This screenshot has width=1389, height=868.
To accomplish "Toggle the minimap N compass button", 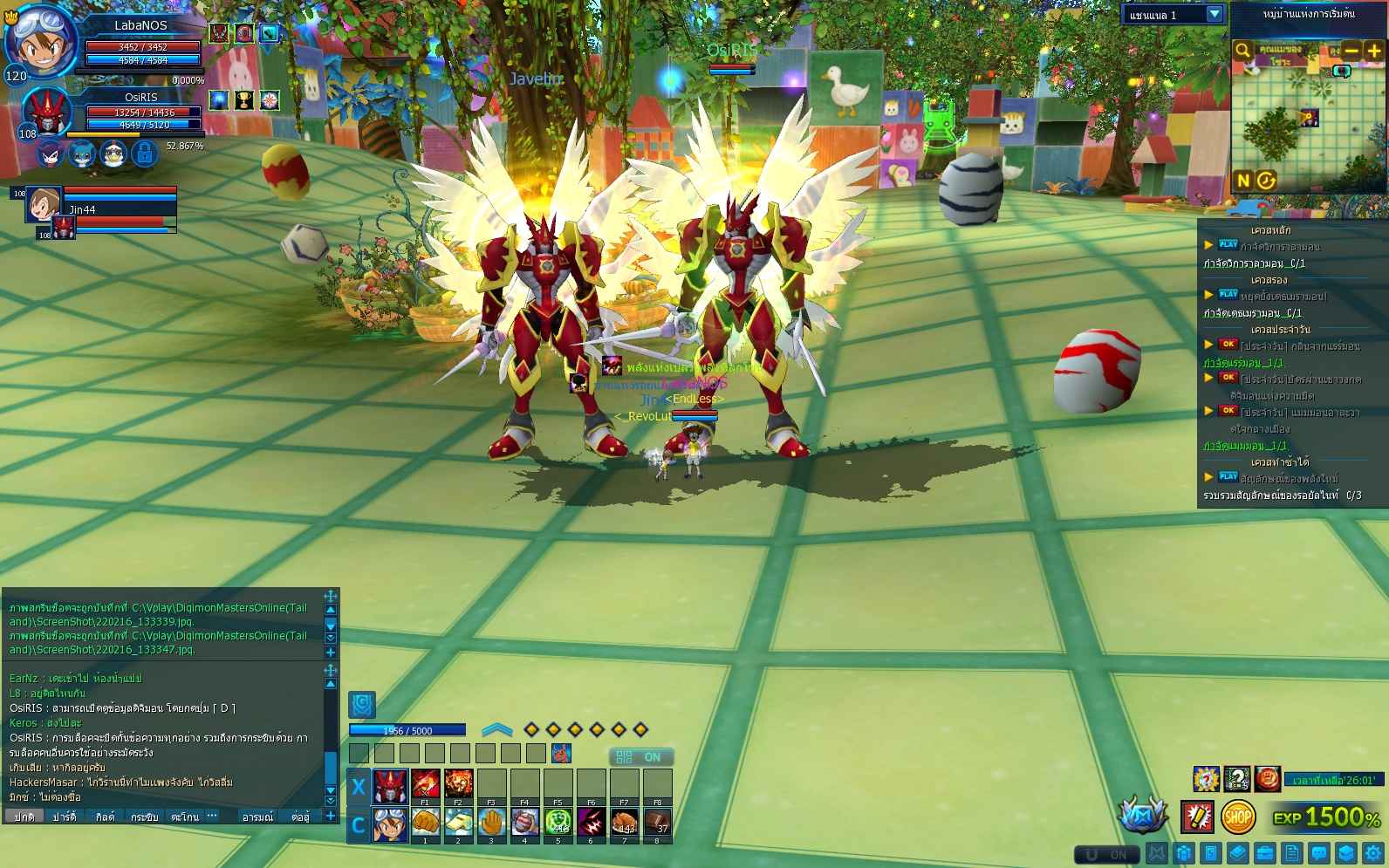I will (x=1243, y=181).
